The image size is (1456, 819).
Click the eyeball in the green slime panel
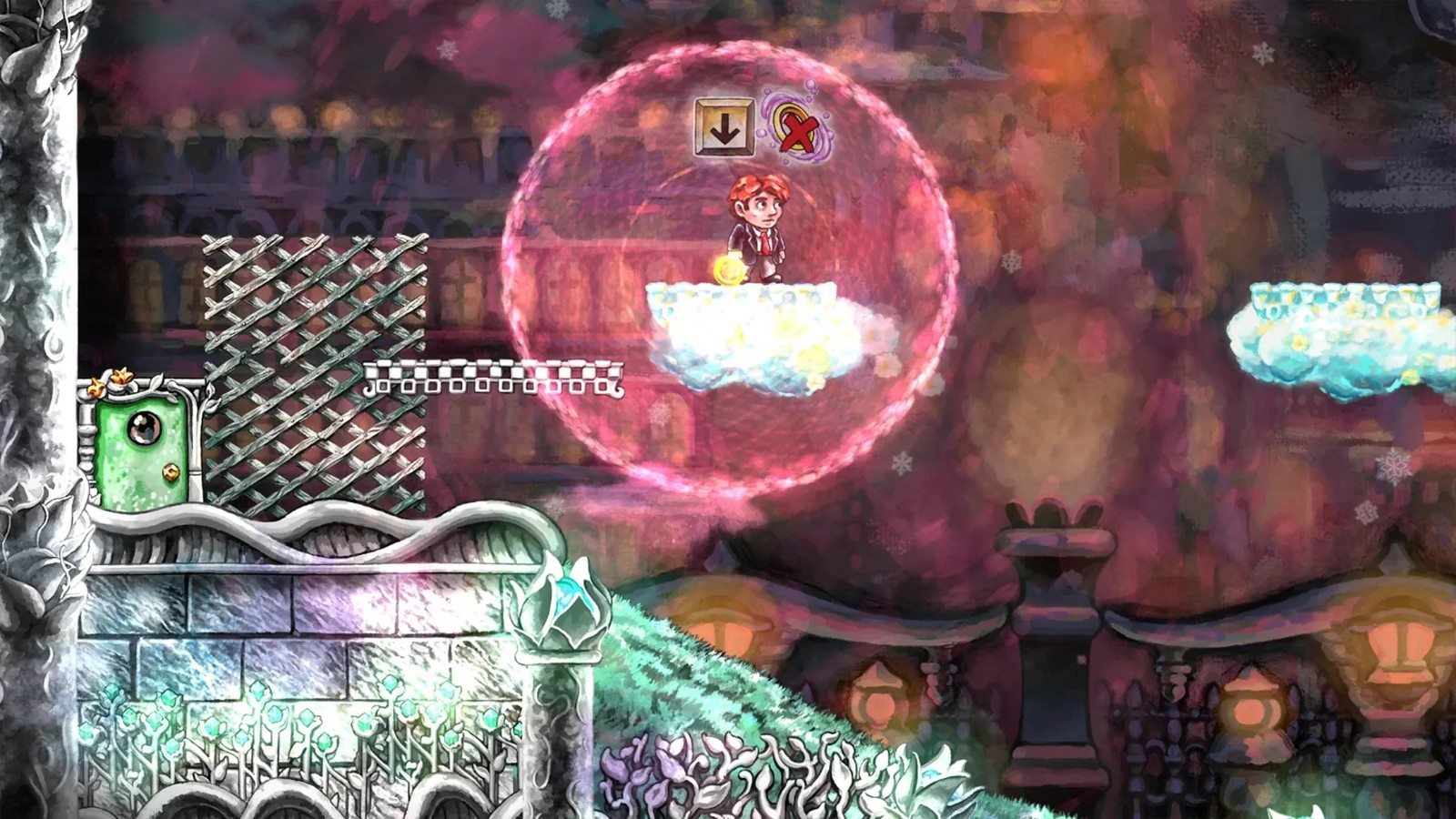144,428
